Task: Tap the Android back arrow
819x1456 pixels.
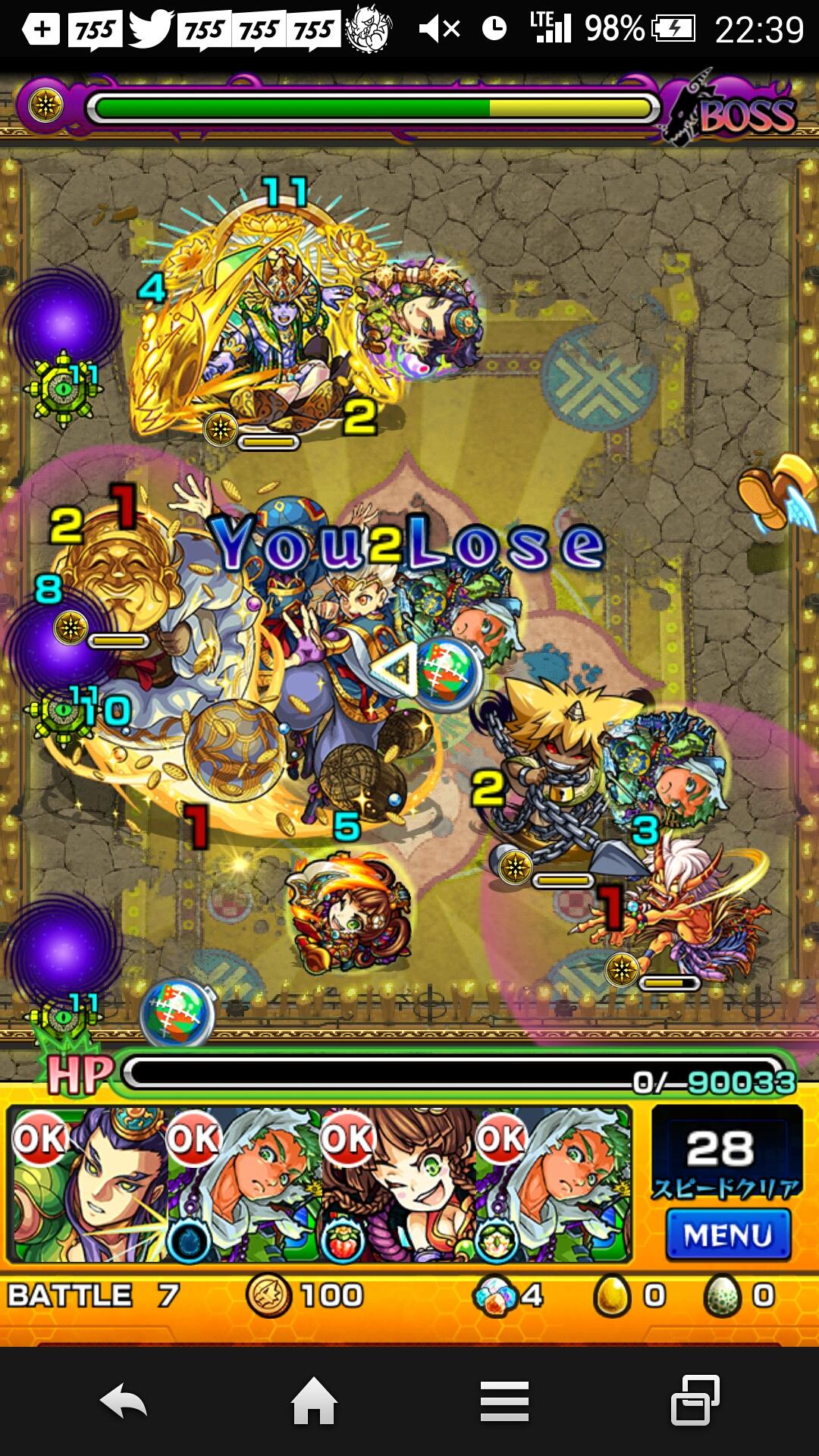Action: pyautogui.click(x=124, y=1401)
